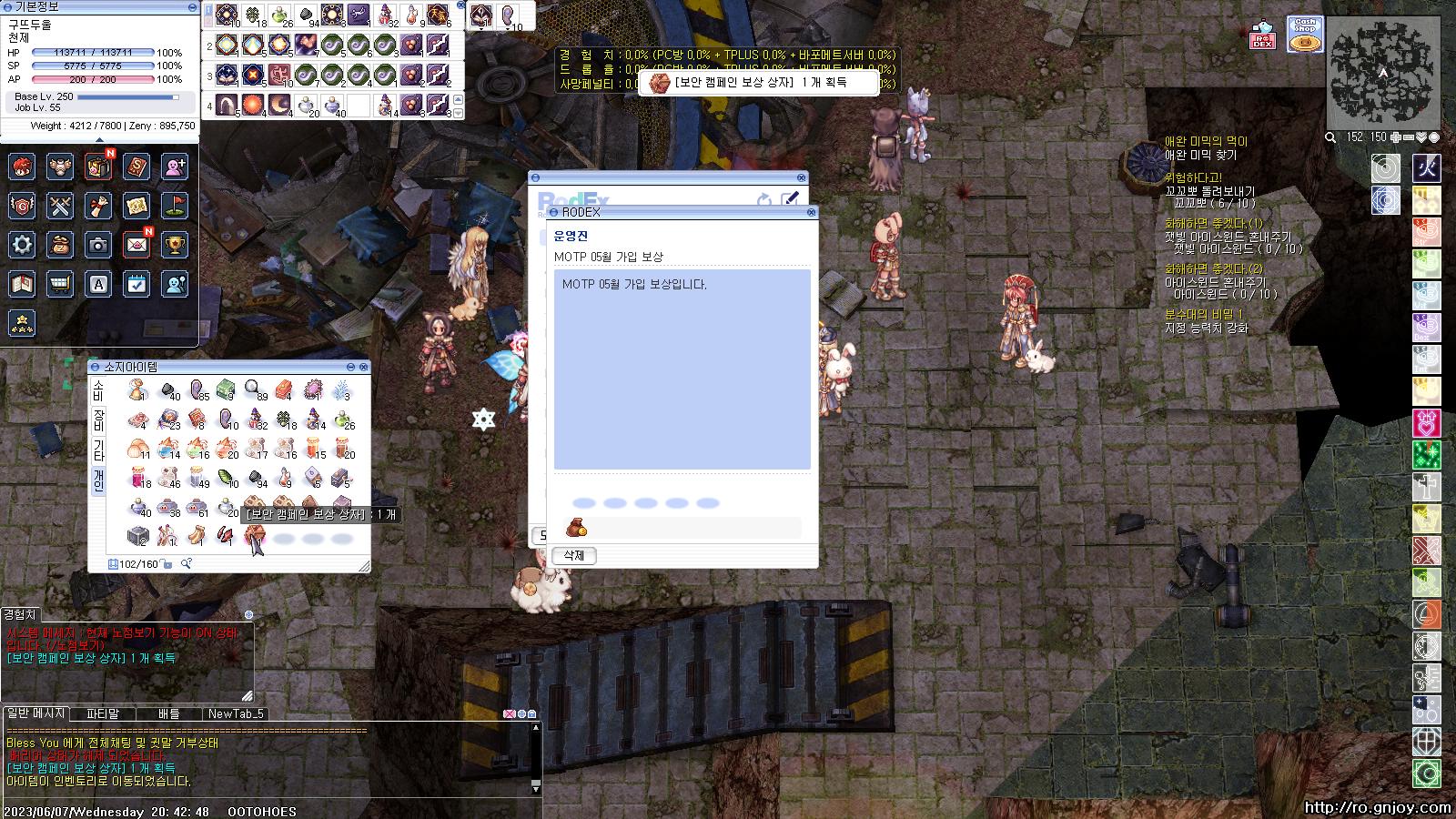Open the gear settings menu icon
Viewport: 1456px width, 819px height.
(x=22, y=245)
